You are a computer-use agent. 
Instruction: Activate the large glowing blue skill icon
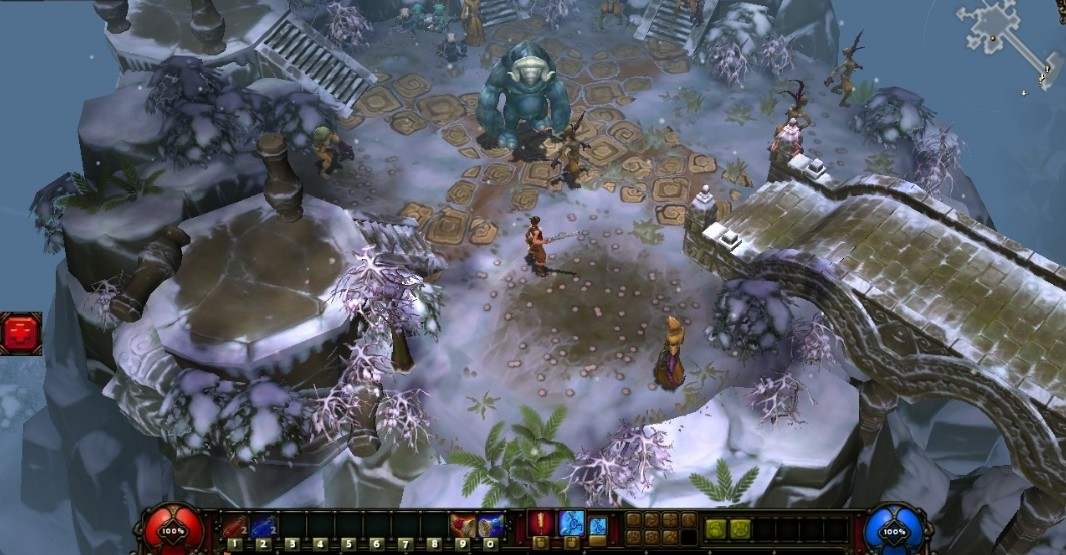click(x=571, y=522)
